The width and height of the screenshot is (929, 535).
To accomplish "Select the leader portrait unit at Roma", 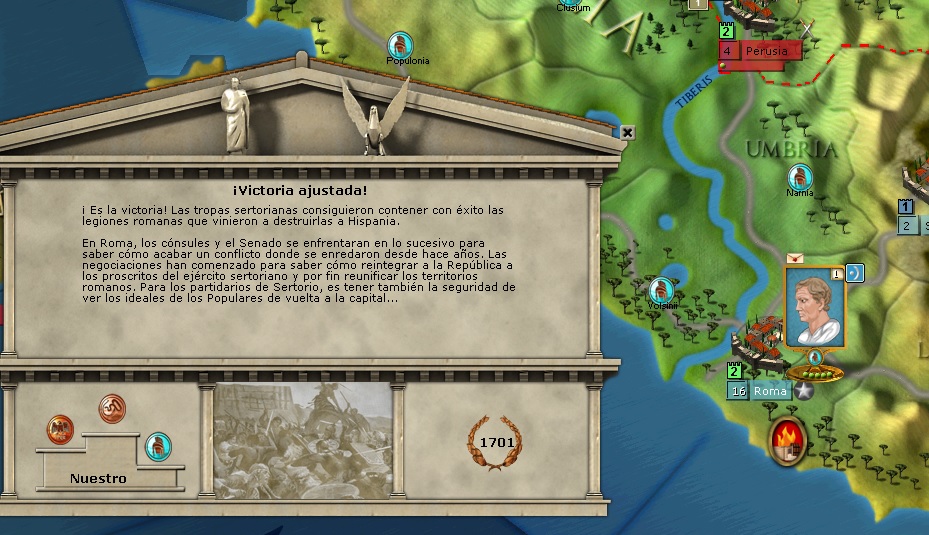I will 814,307.
